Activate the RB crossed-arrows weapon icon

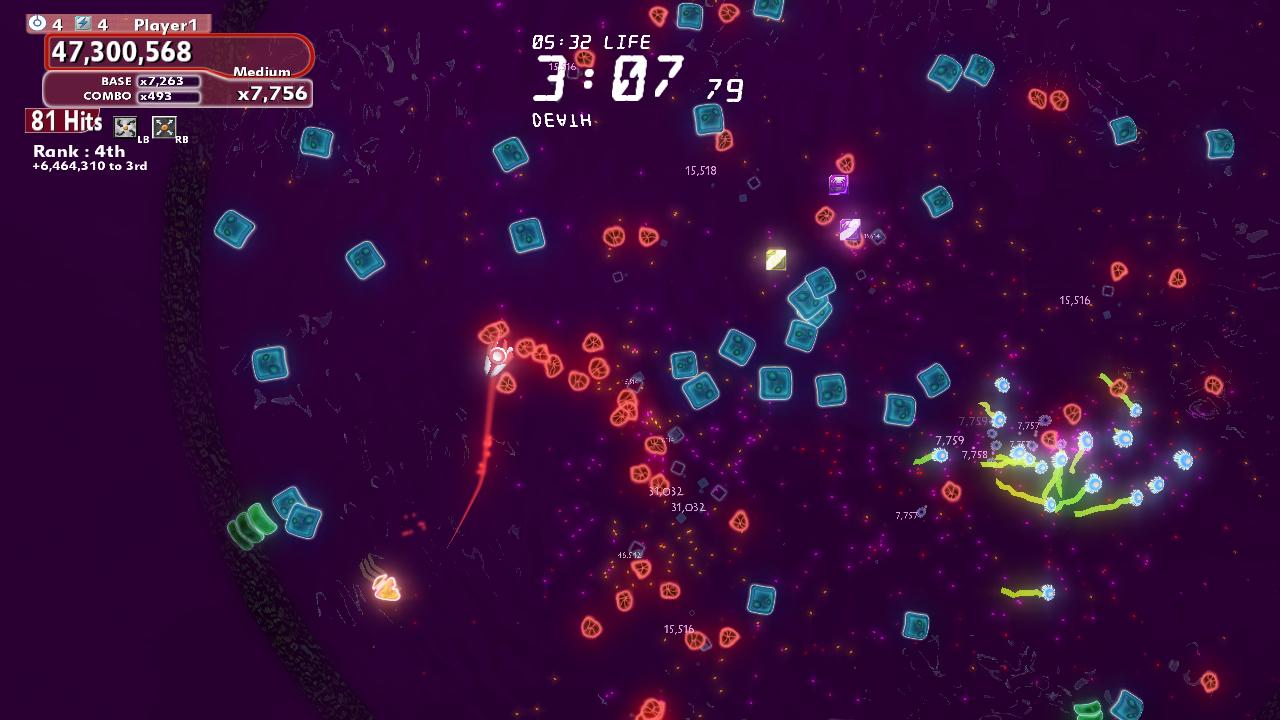(x=163, y=126)
